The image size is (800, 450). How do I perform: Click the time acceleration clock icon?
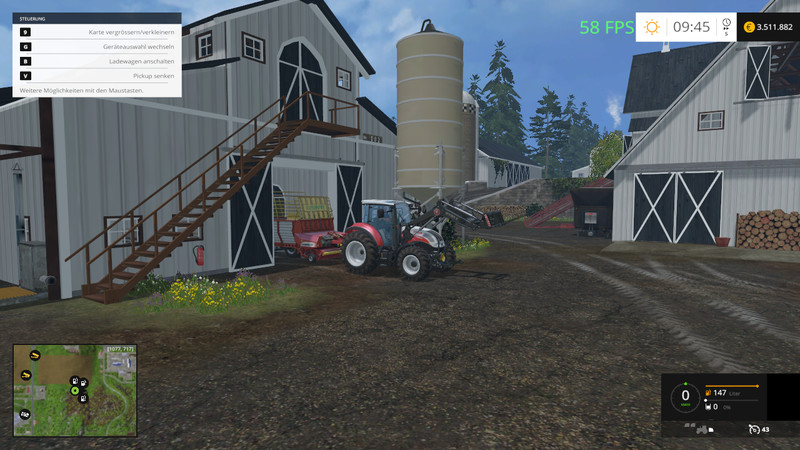click(x=725, y=27)
